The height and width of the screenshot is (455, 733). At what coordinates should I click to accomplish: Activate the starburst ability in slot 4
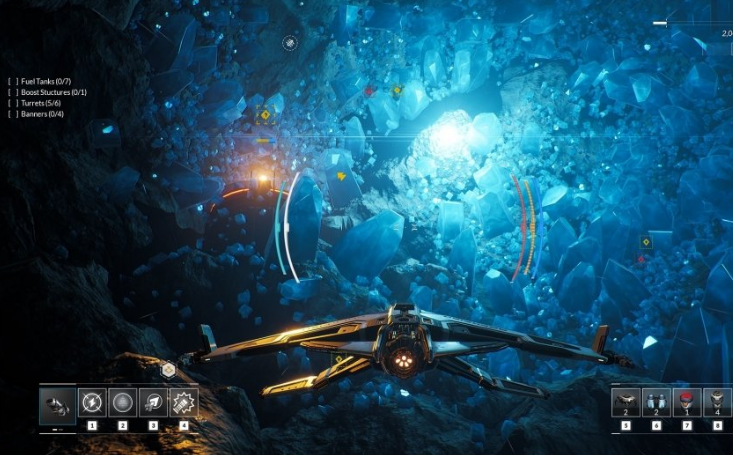184,403
